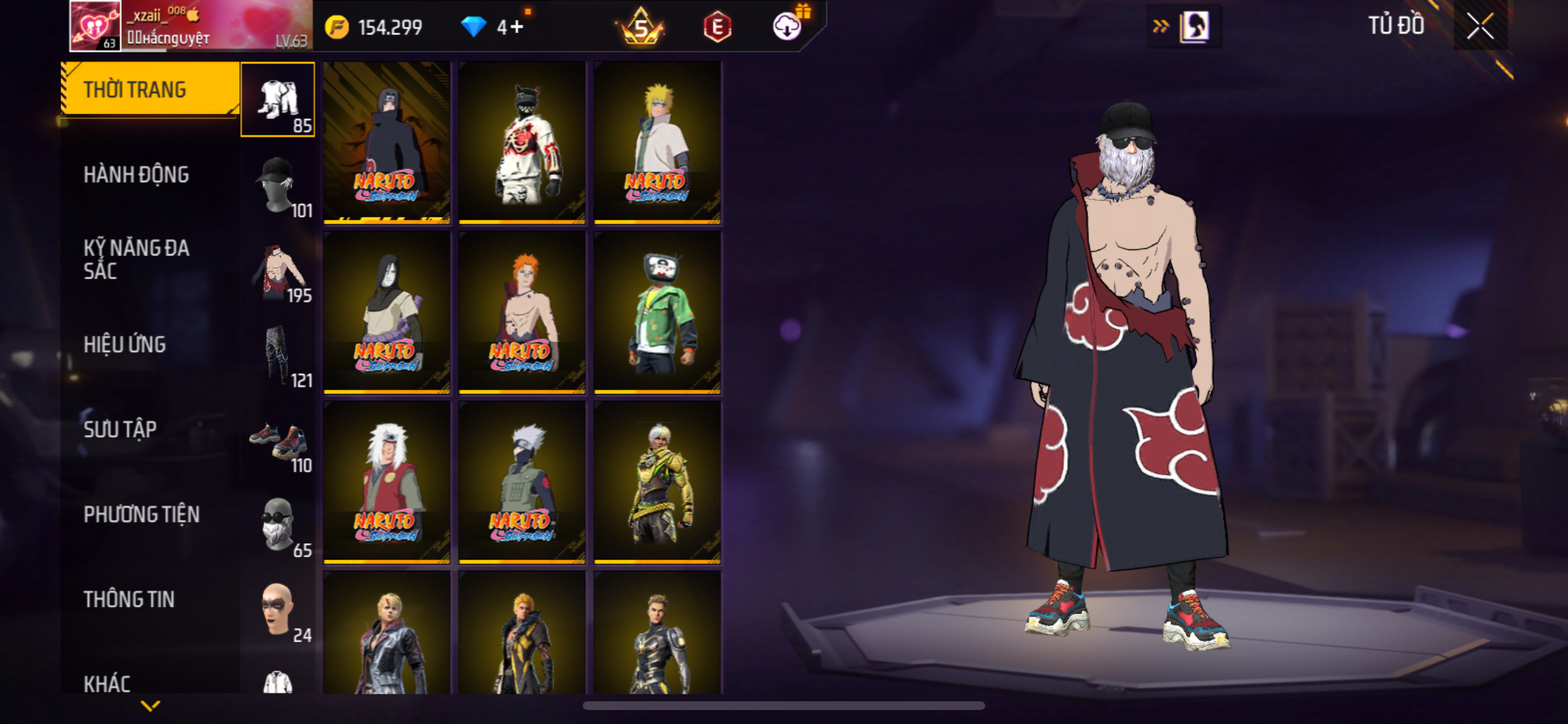Select the outfit sets subcategory icon
Screen dimensions: 1568x724
pyautogui.click(x=278, y=100)
